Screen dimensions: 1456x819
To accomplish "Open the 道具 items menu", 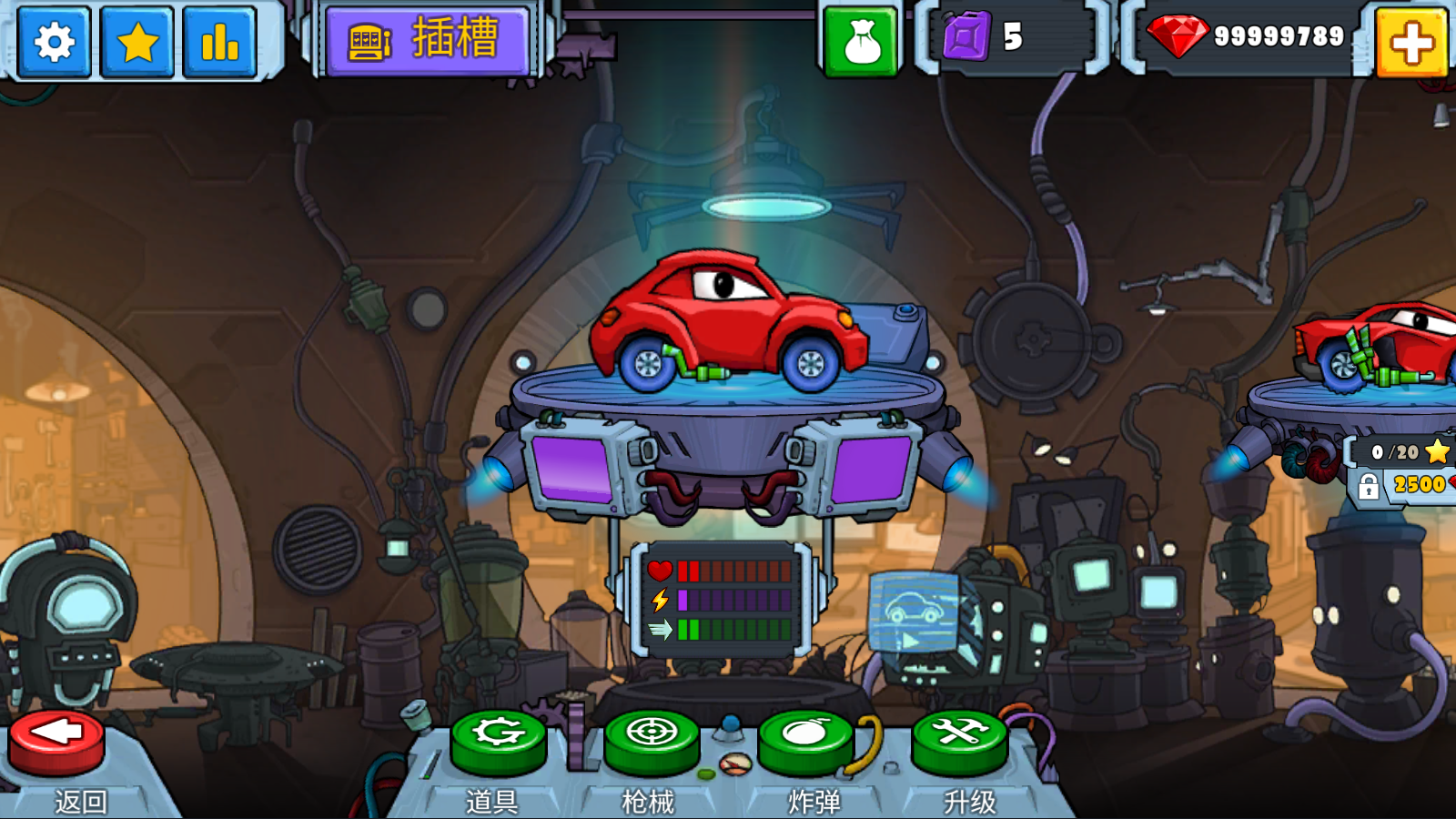I will [498, 737].
